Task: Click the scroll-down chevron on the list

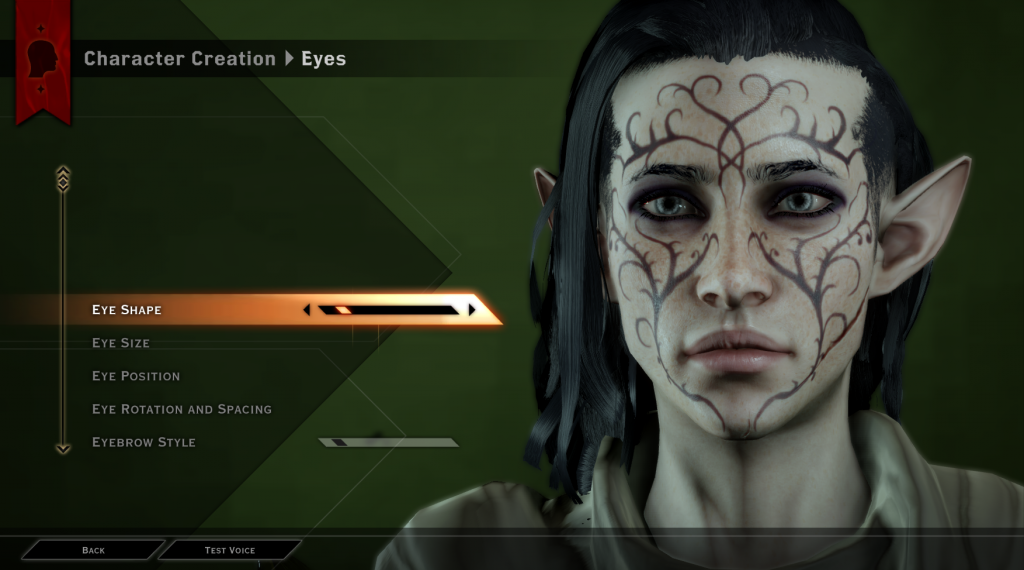Action: click(63, 449)
